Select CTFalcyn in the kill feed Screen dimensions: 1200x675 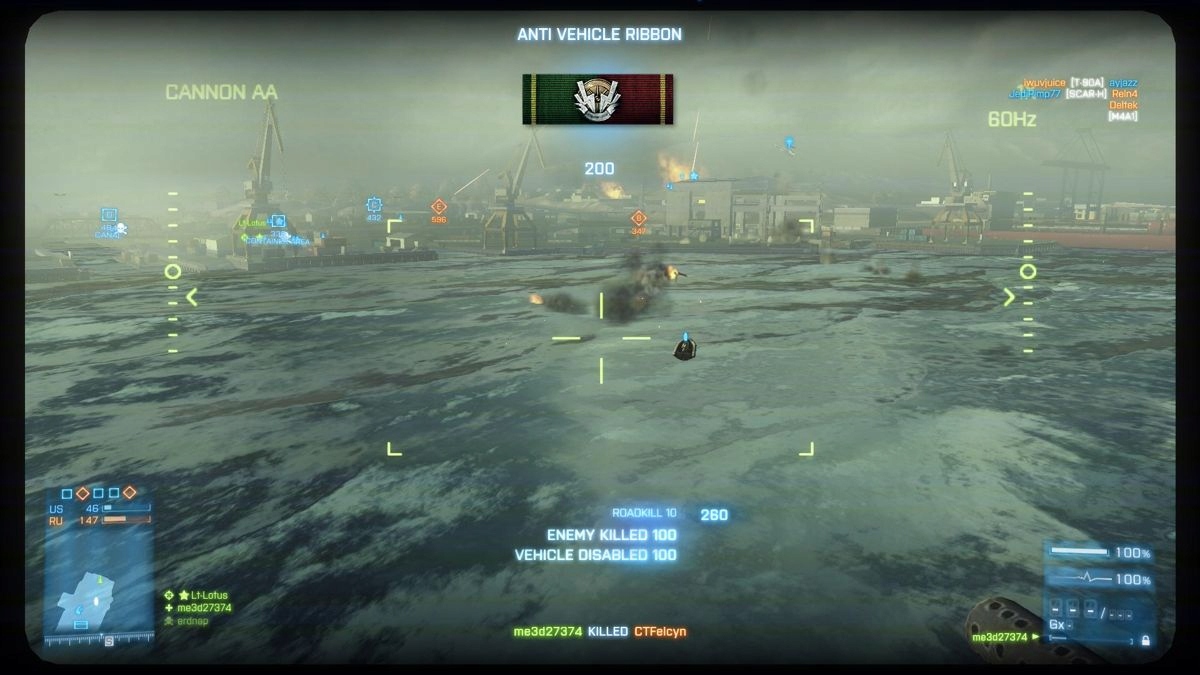click(x=660, y=632)
